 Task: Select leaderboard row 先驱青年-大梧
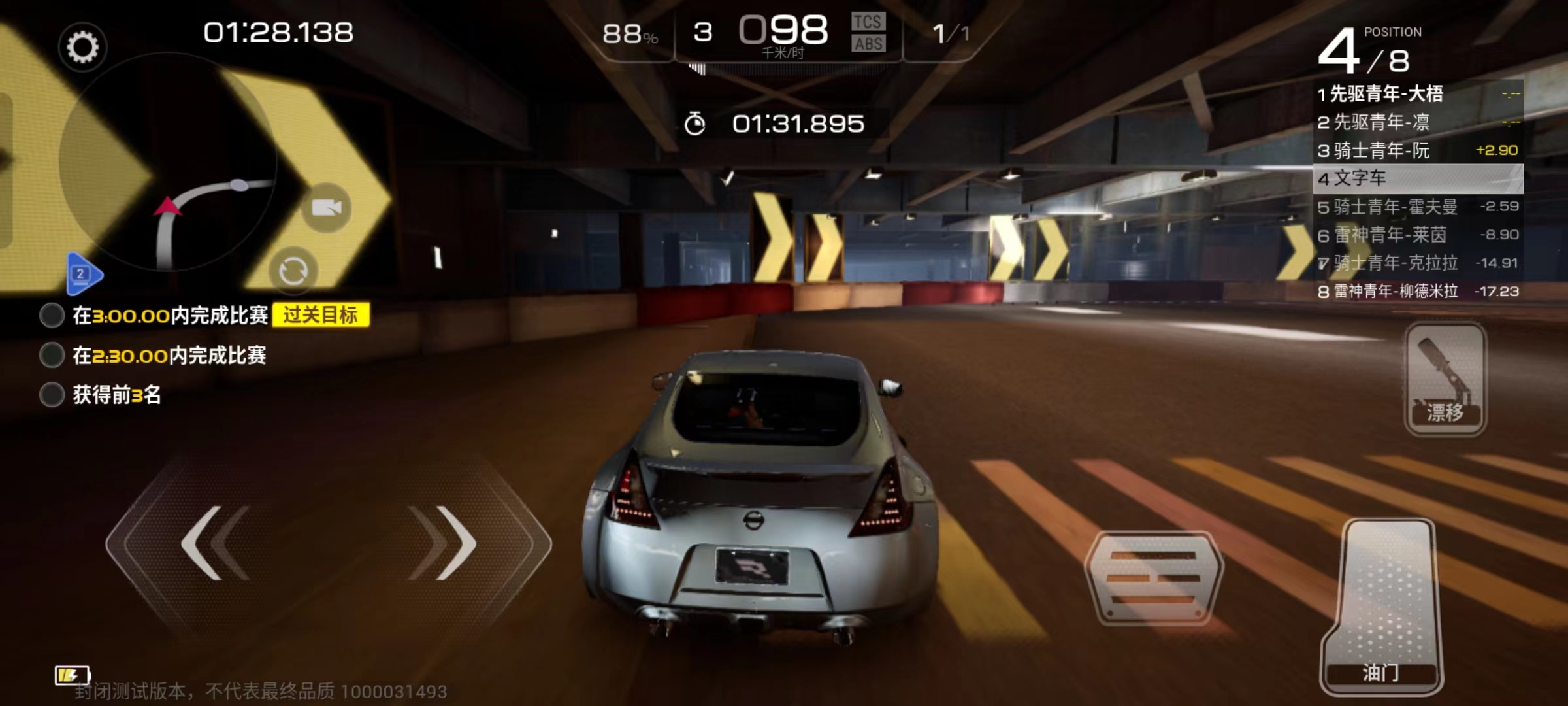coord(1418,94)
